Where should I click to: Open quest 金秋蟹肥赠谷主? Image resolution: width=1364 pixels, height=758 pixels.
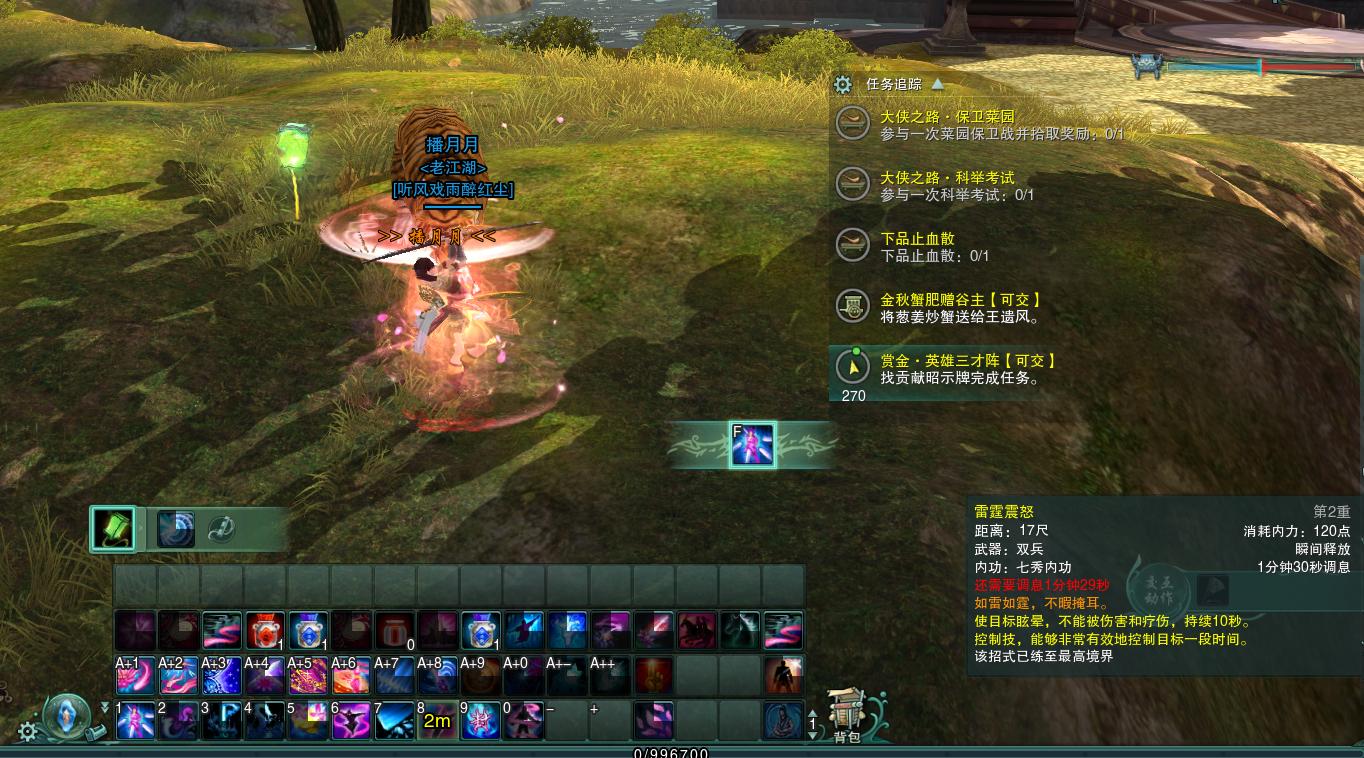[960, 300]
